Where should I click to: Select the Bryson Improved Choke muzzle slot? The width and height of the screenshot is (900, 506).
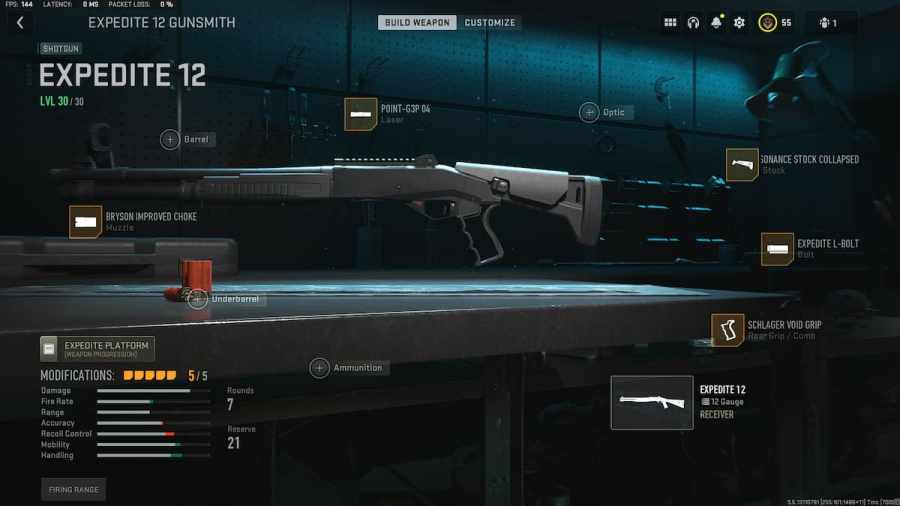click(x=86, y=222)
